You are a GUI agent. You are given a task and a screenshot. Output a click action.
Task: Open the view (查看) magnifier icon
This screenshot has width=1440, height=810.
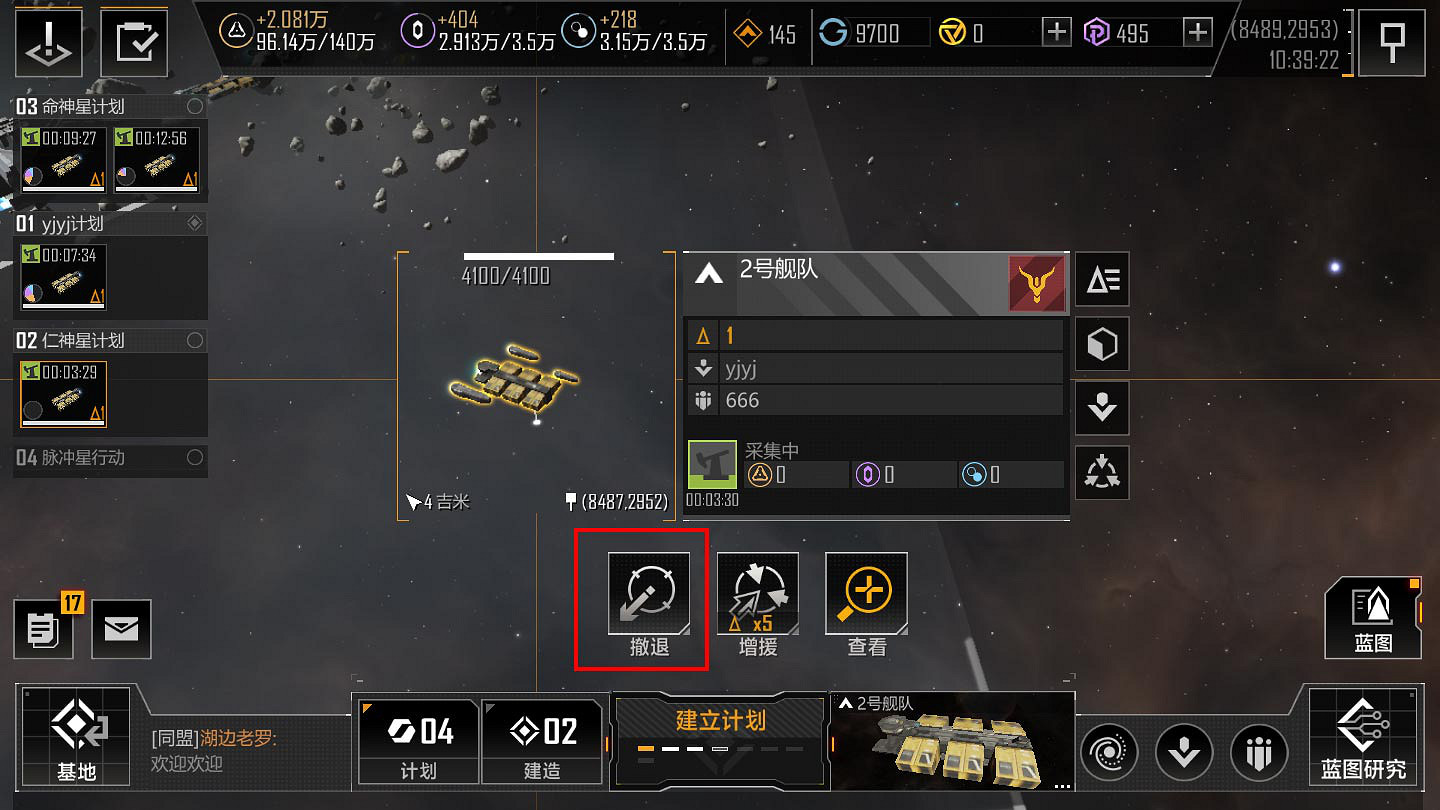pos(866,593)
